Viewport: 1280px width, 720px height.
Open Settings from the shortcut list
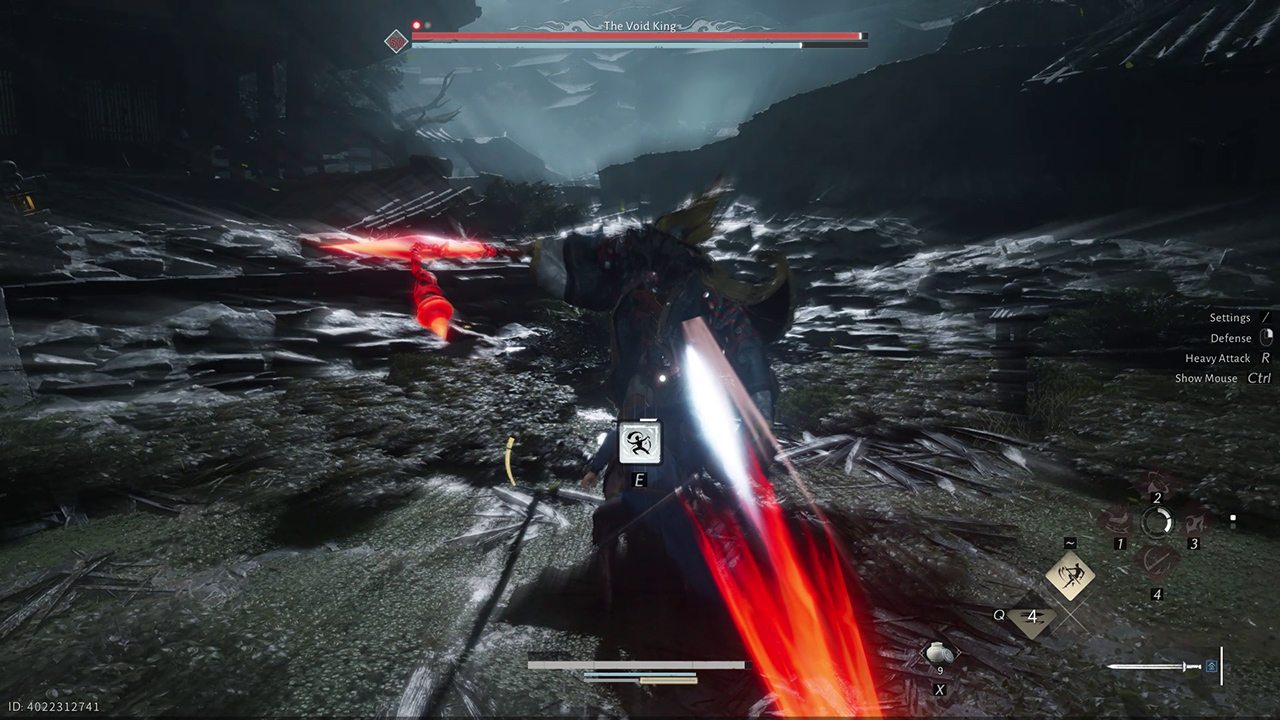pyautogui.click(x=1230, y=318)
